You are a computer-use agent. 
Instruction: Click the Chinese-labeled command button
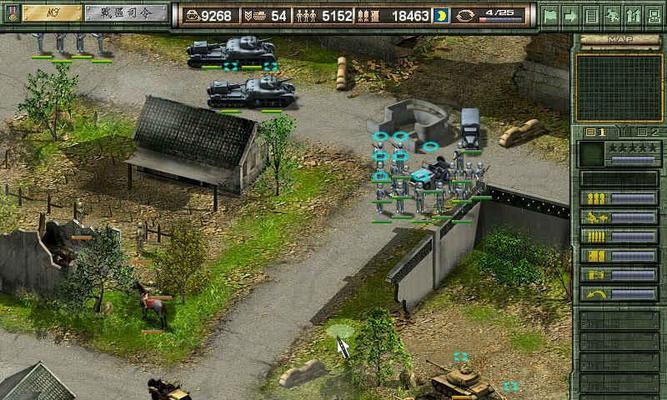[126, 13]
